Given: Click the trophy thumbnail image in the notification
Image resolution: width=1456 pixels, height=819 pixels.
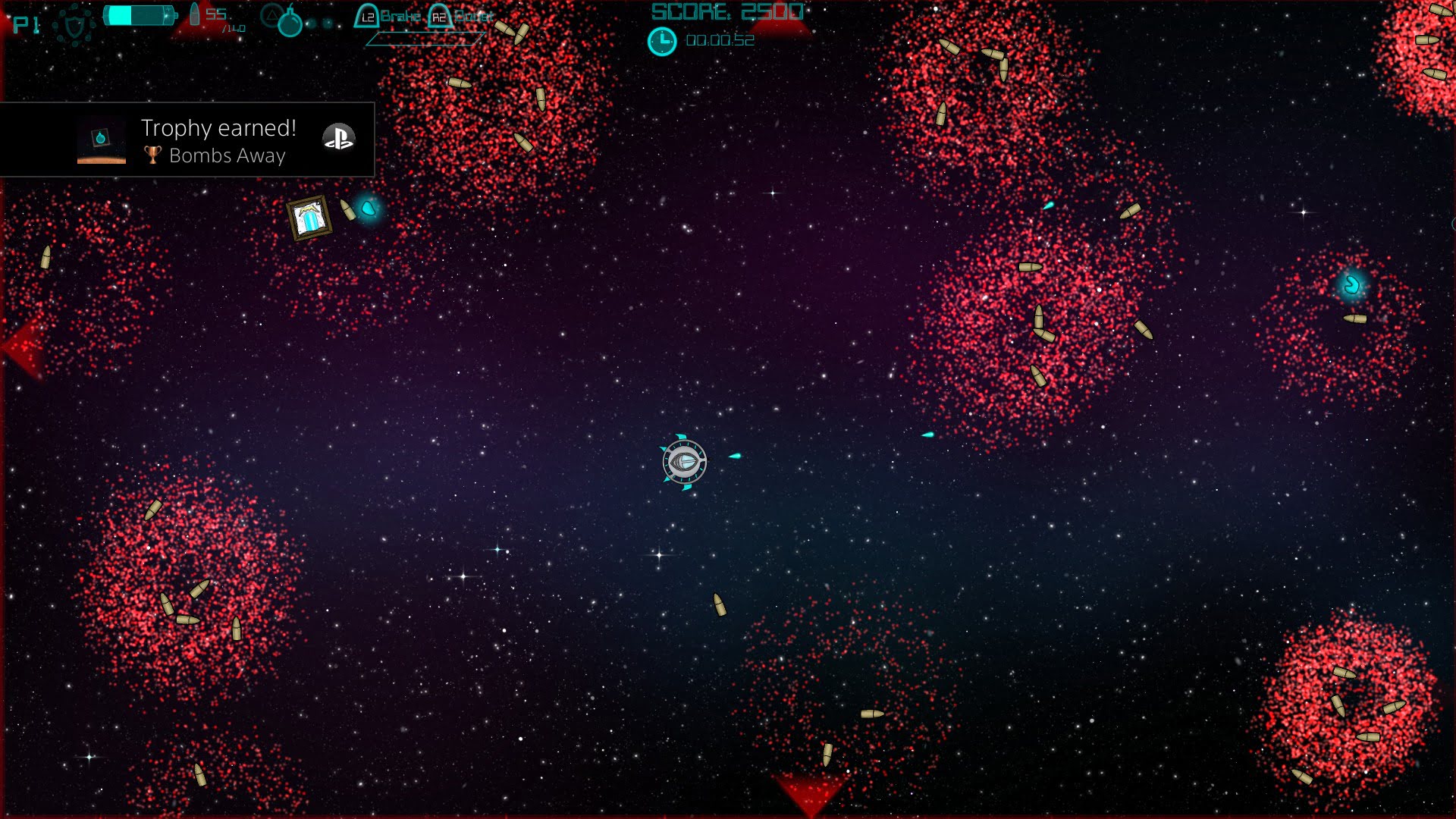Looking at the screenshot, I should (x=101, y=140).
